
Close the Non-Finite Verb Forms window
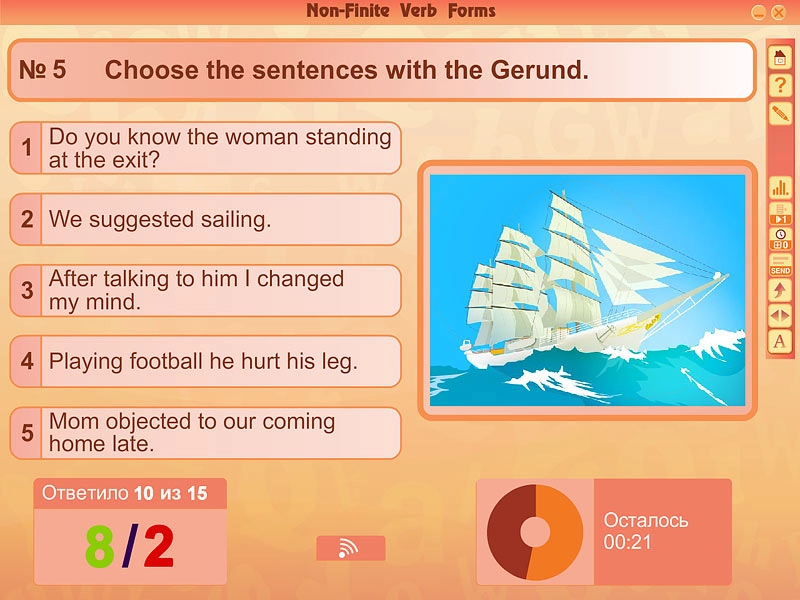click(778, 12)
